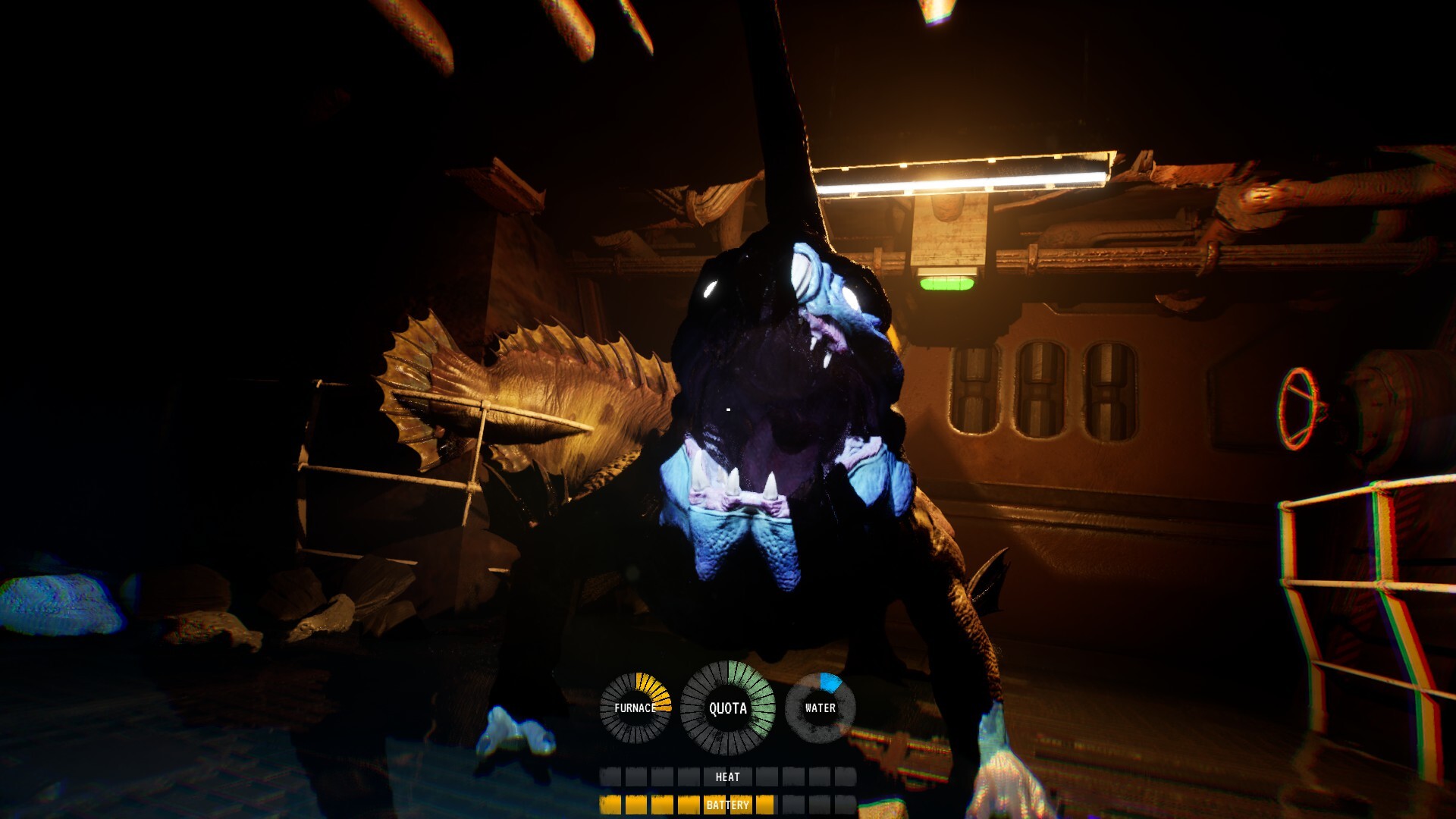1456x819 pixels.
Task: Click the yellow segment of the FURNACE dial
Action: pyautogui.click(x=654, y=686)
